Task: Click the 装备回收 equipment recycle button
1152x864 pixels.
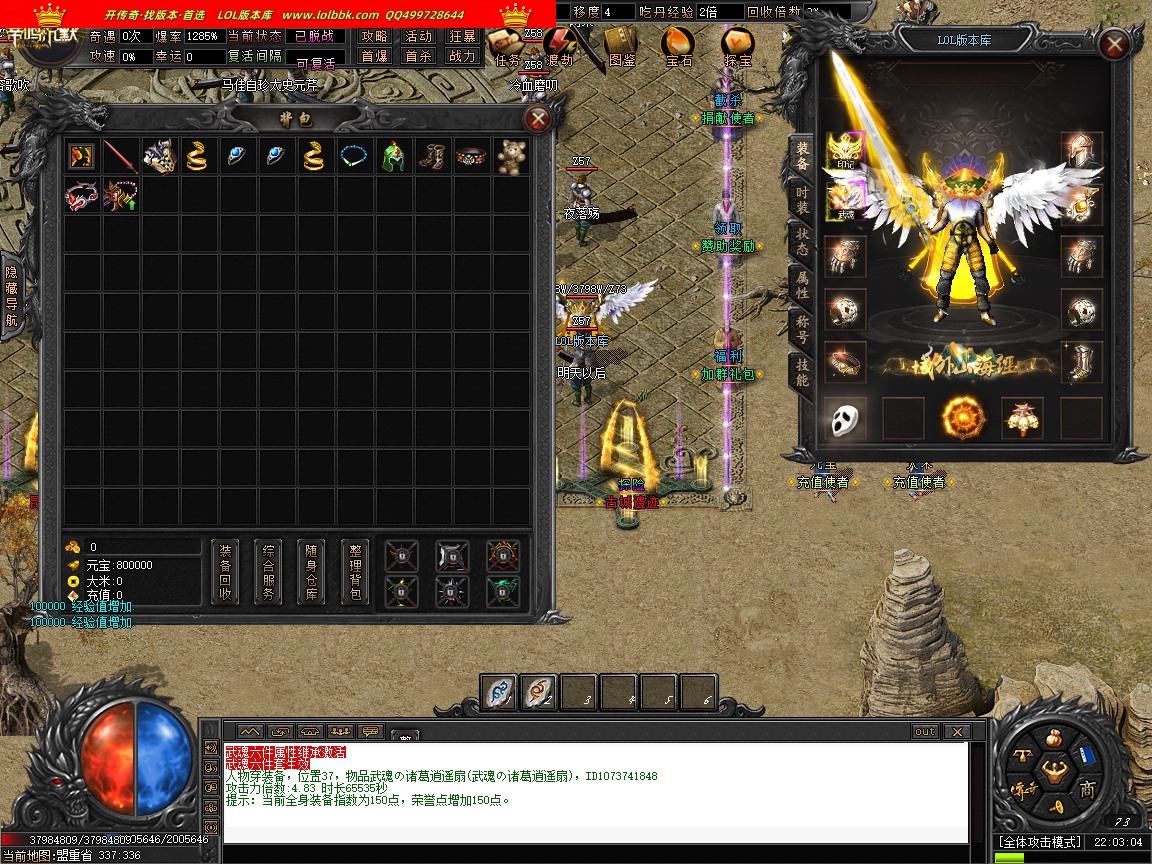Action: [x=225, y=572]
